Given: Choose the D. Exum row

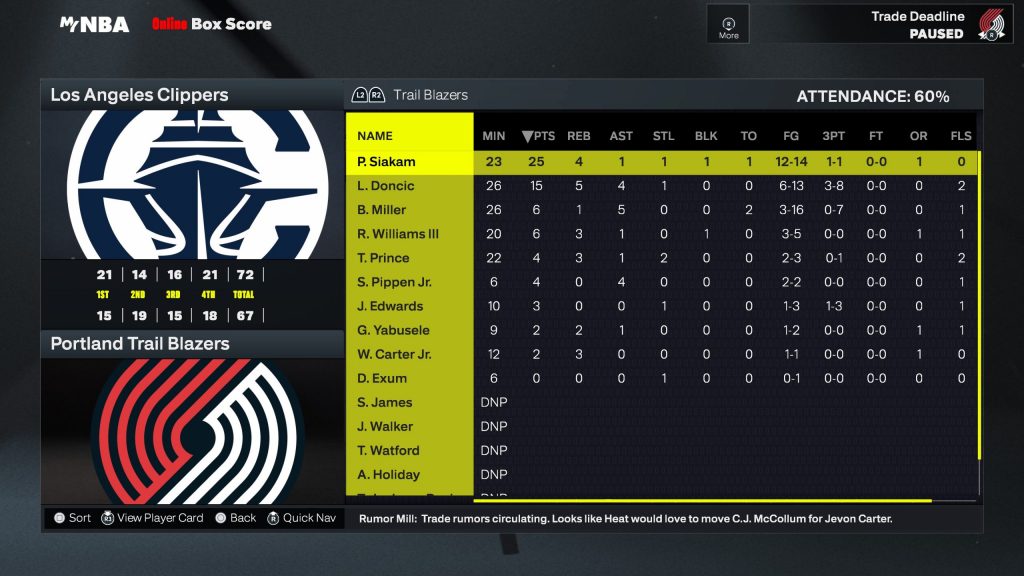Looking at the screenshot, I should [380, 378].
